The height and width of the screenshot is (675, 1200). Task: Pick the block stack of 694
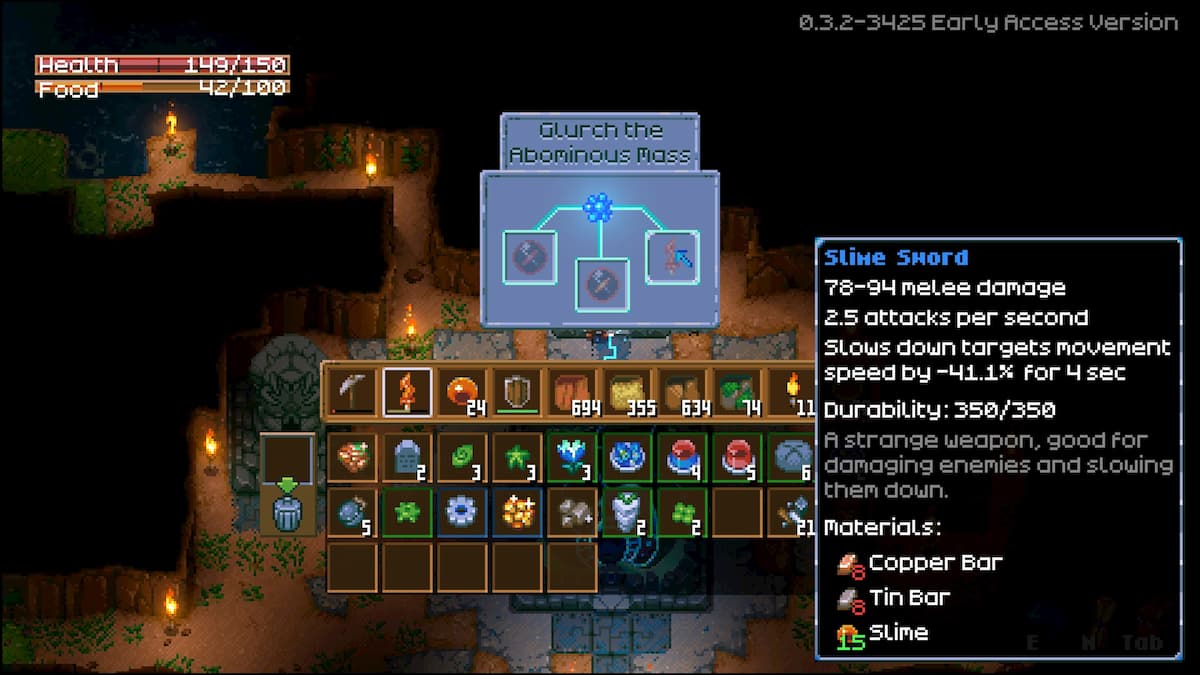click(x=572, y=392)
